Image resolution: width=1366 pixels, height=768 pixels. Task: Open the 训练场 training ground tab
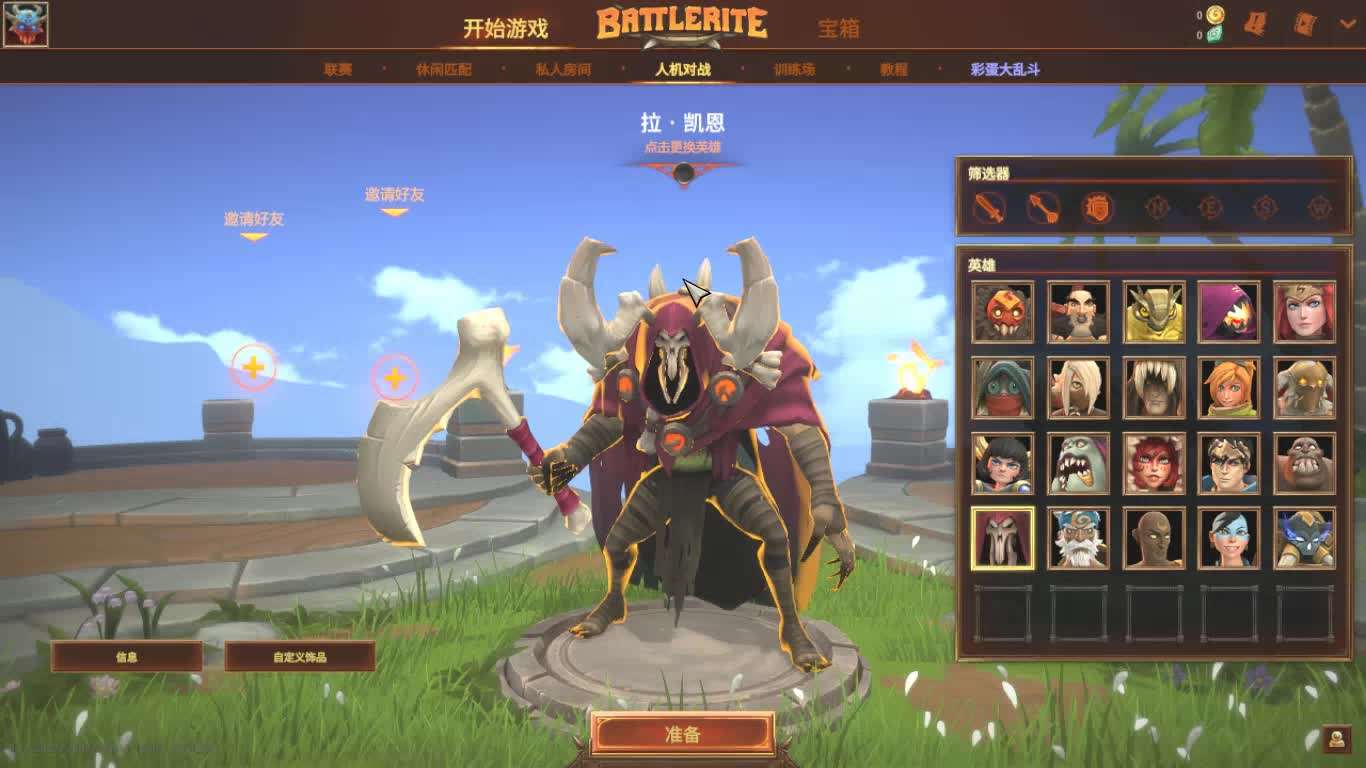coord(794,70)
